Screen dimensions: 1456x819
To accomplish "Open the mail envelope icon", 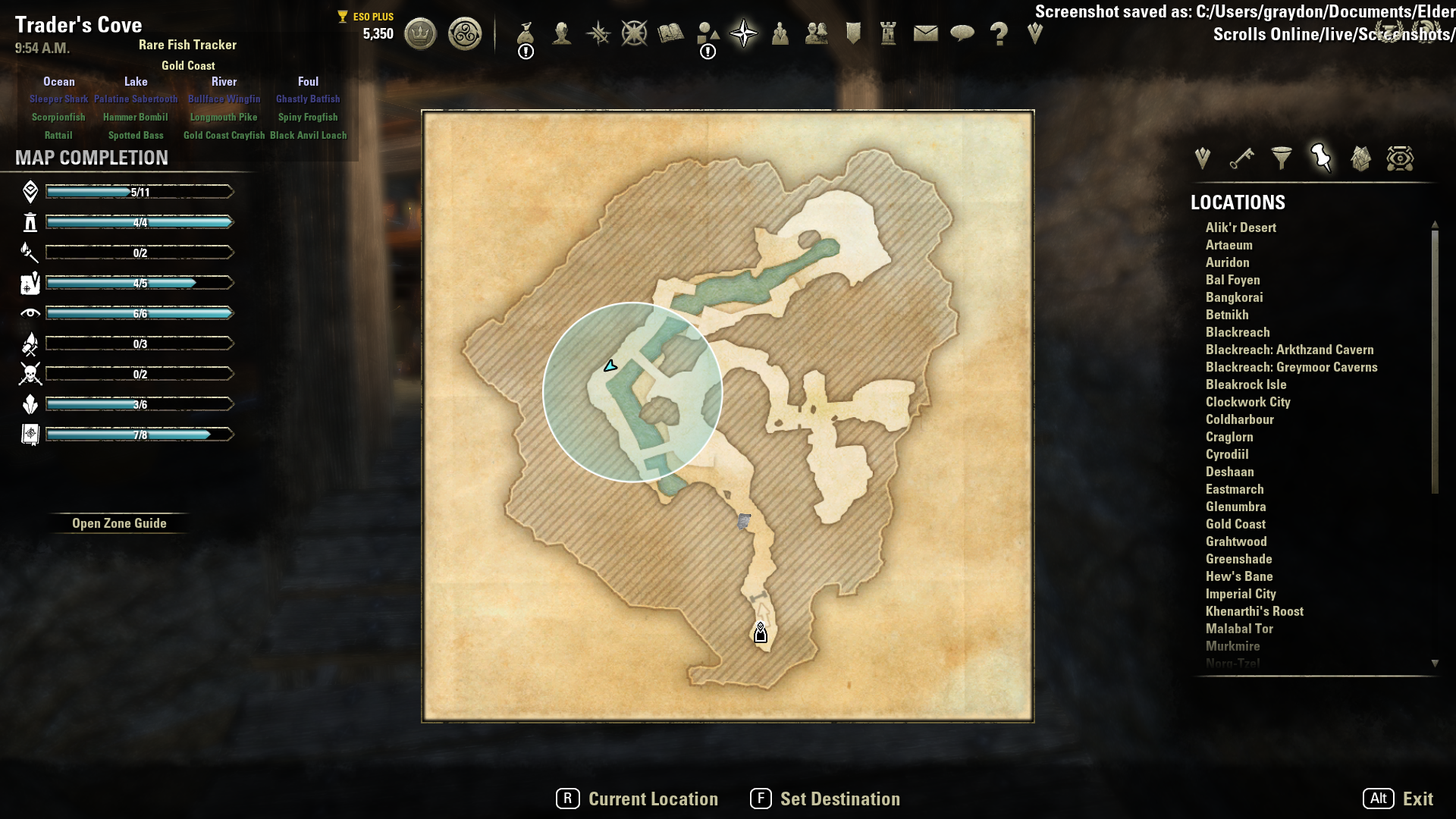I will [x=925, y=34].
